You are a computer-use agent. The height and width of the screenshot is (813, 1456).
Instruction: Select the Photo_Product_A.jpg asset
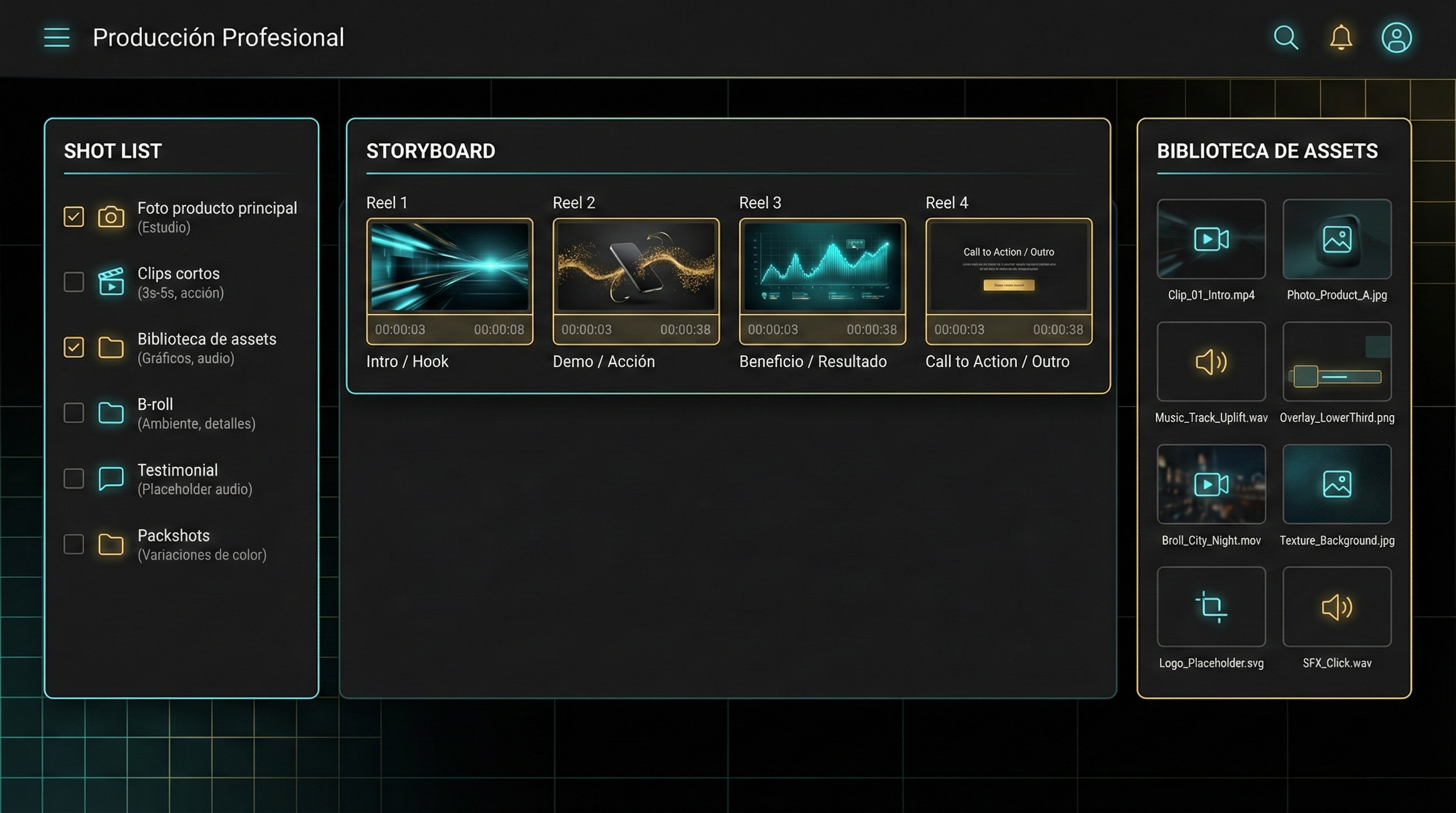pyautogui.click(x=1337, y=239)
